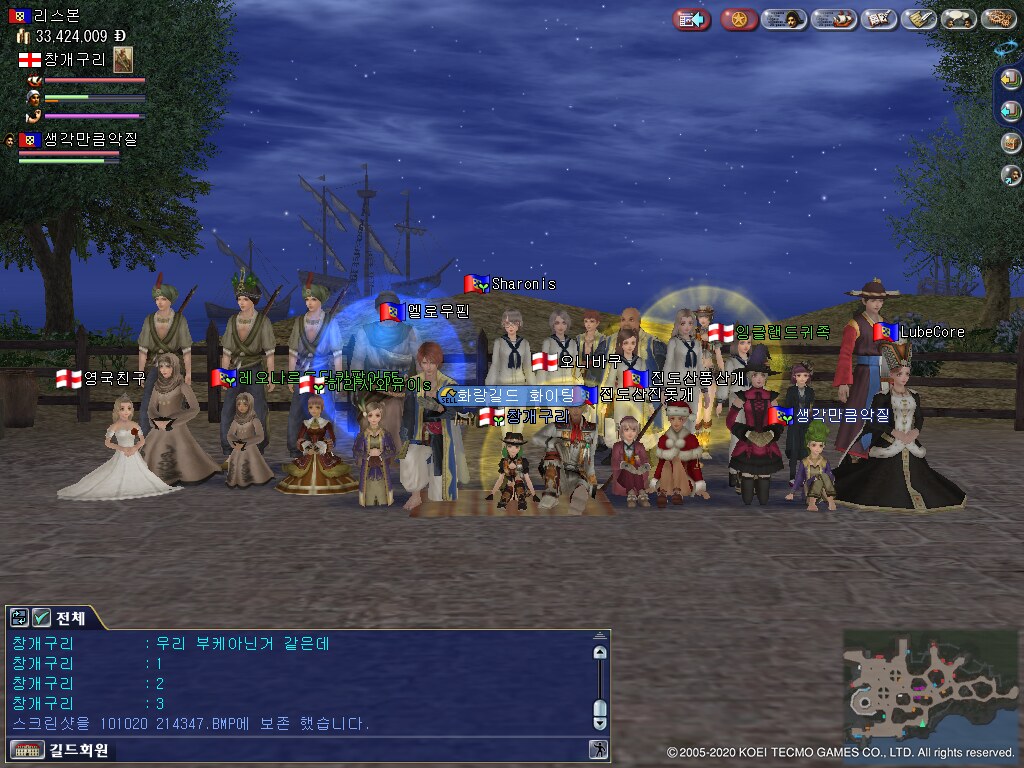Select the 전체 chat tab
Screen dimensions: 1024x768
coord(71,618)
